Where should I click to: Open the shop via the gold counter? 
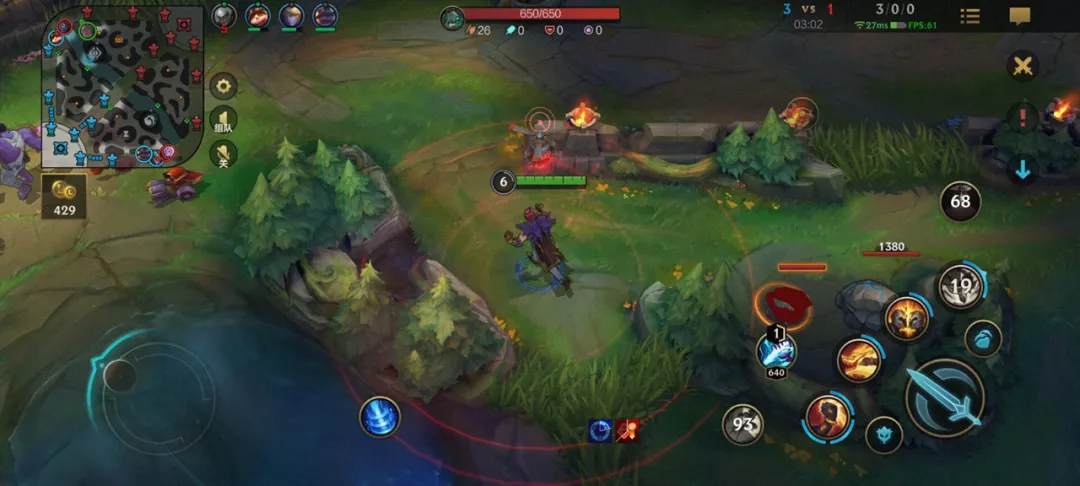pyautogui.click(x=64, y=198)
